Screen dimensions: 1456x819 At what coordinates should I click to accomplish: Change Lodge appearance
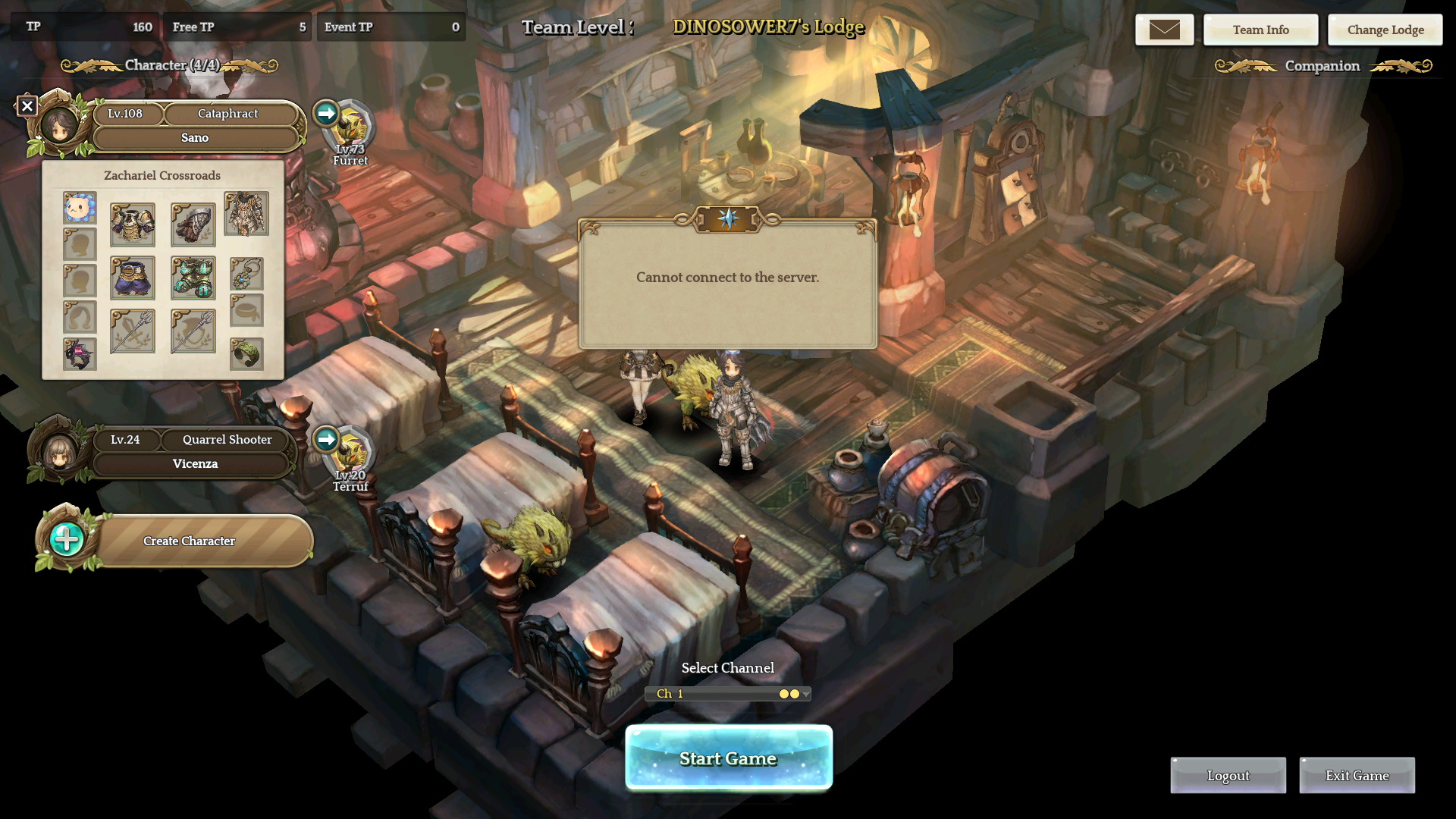pos(1385,30)
